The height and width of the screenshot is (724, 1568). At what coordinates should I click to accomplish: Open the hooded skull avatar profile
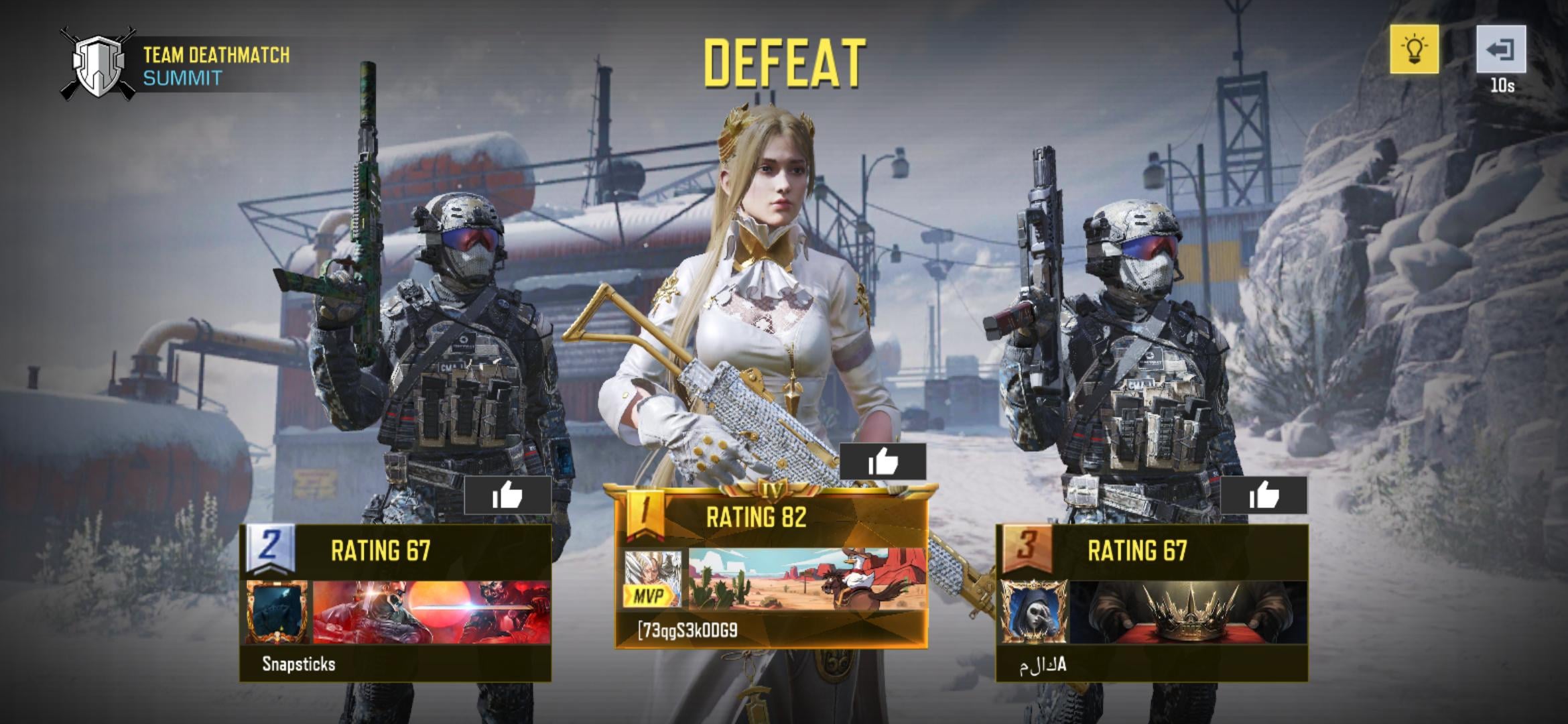click(1035, 613)
